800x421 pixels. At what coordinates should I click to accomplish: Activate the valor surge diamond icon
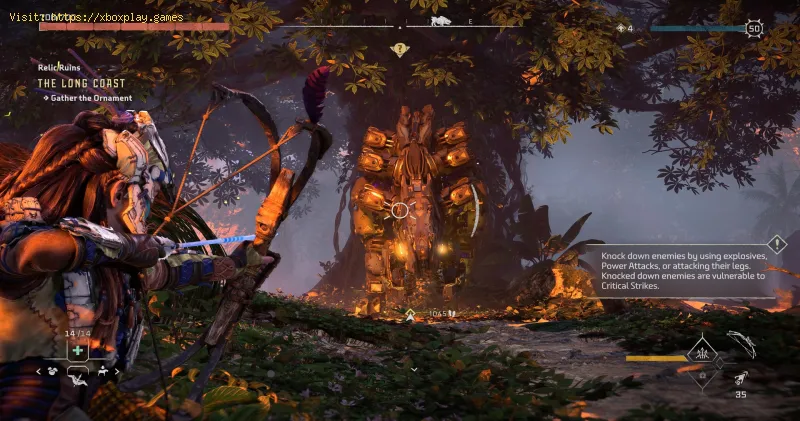702,353
